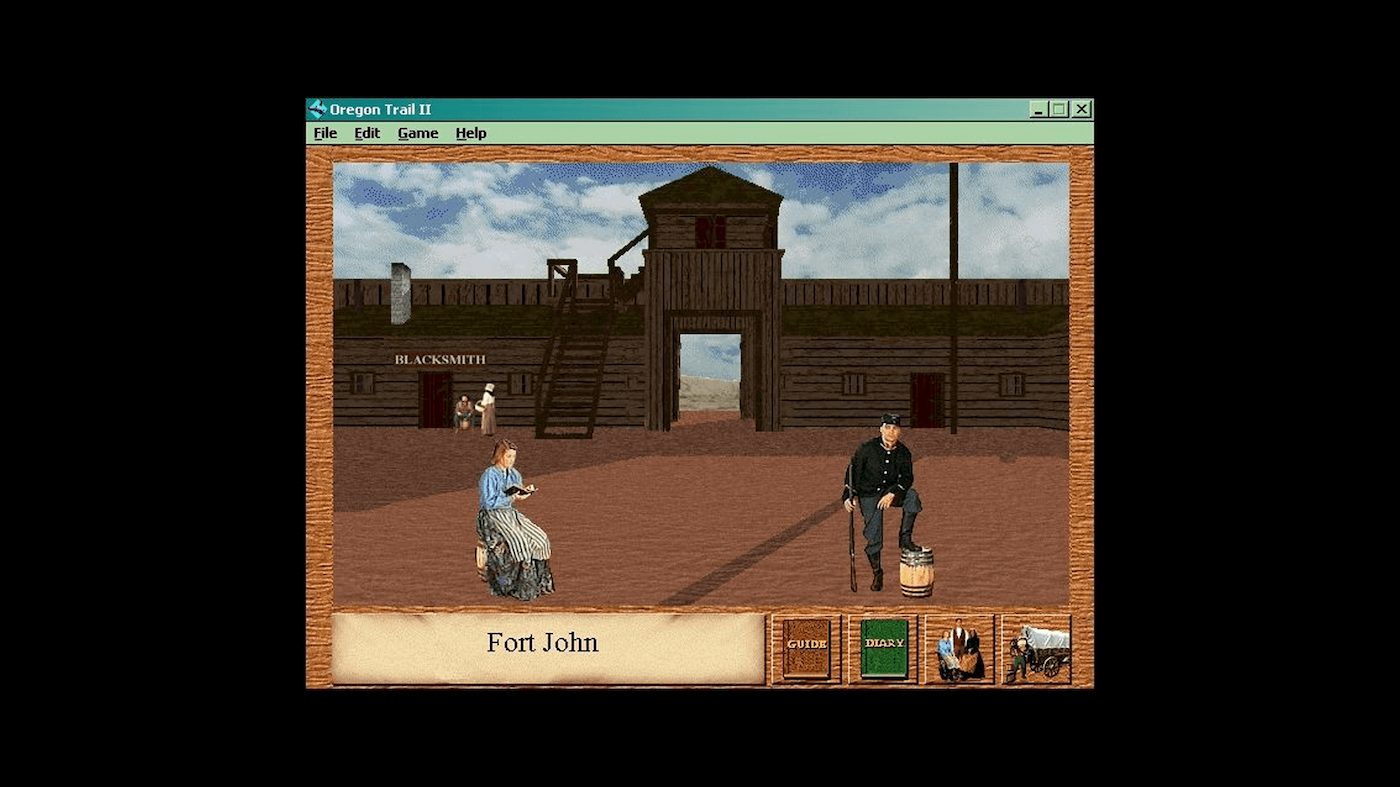The height and width of the screenshot is (787, 1400).
Task: Open the Diary
Action: pyautogui.click(x=883, y=646)
